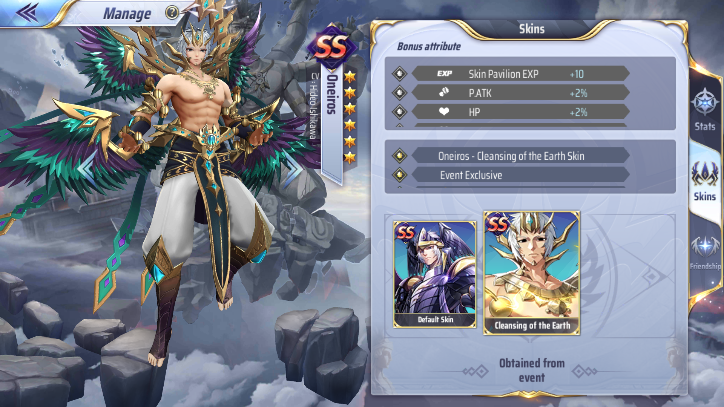This screenshot has width=724, height=407.
Task: Choose the Cleansing of the Earth skin
Action: pyautogui.click(x=531, y=272)
